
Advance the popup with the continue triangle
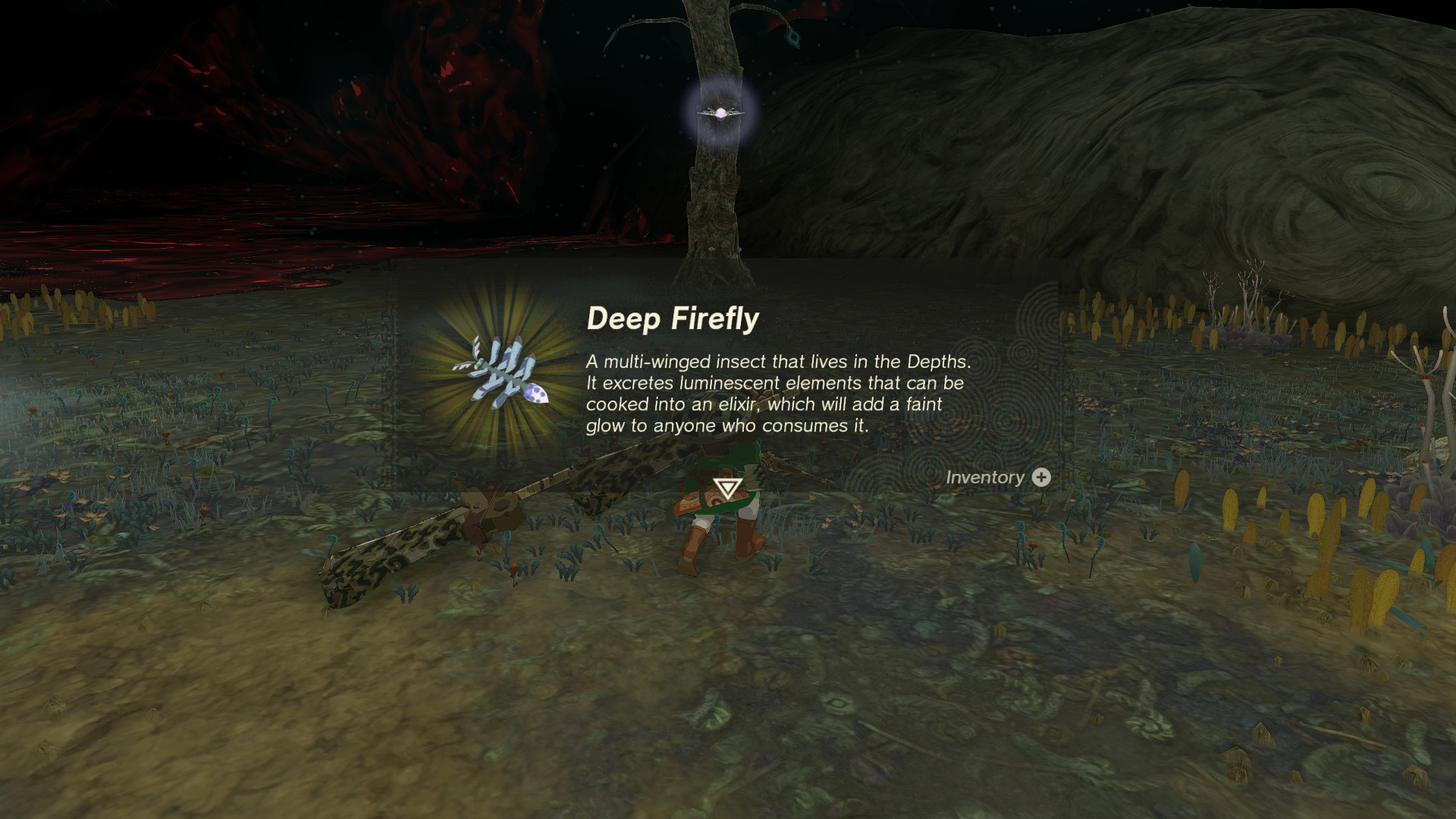727,488
